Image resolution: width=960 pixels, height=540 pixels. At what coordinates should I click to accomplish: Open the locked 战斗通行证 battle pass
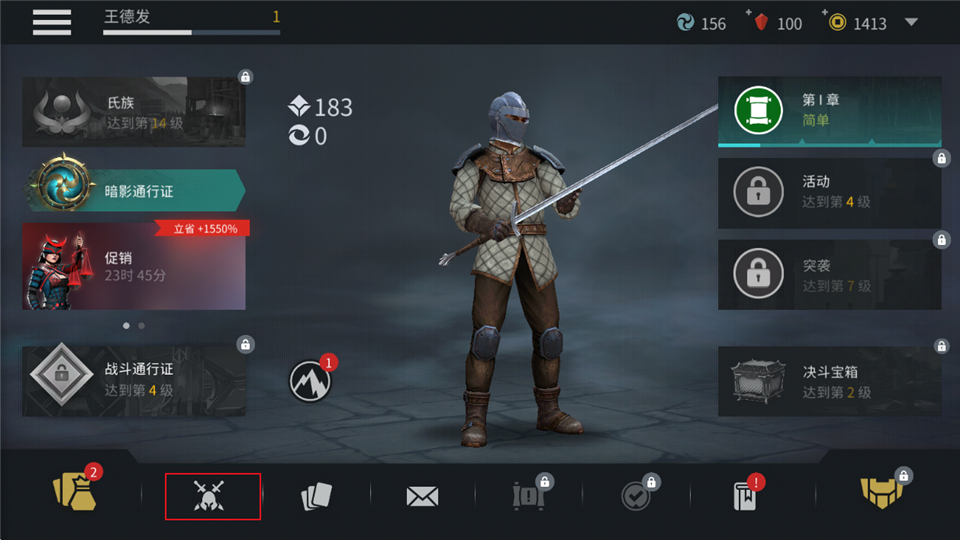[133, 380]
